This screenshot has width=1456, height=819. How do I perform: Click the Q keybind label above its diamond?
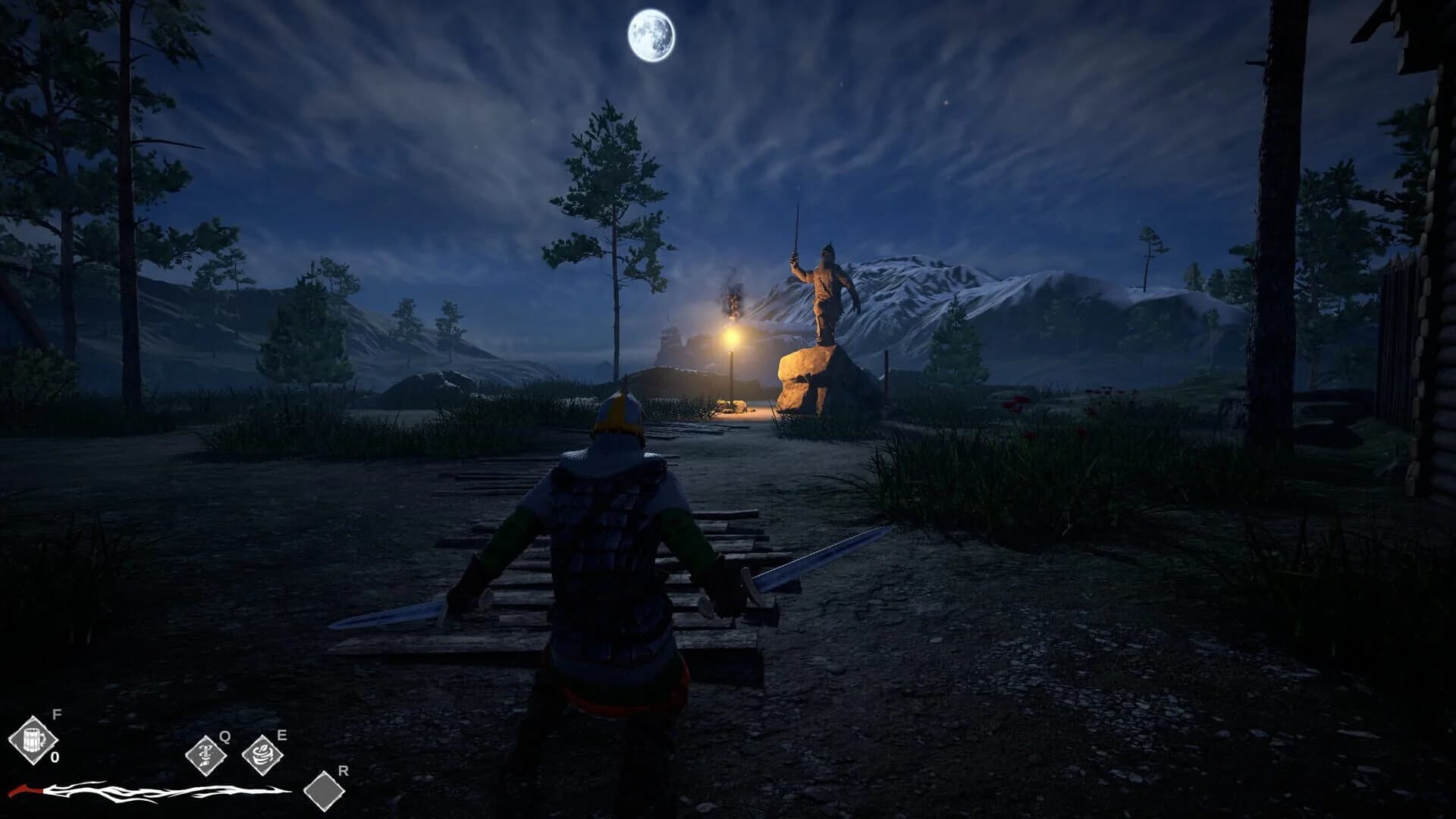coord(224,736)
